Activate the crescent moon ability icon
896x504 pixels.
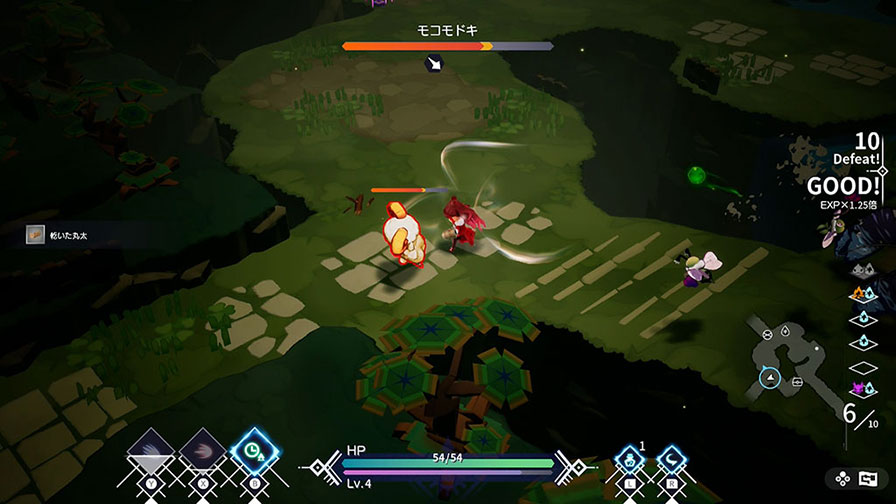click(672, 462)
